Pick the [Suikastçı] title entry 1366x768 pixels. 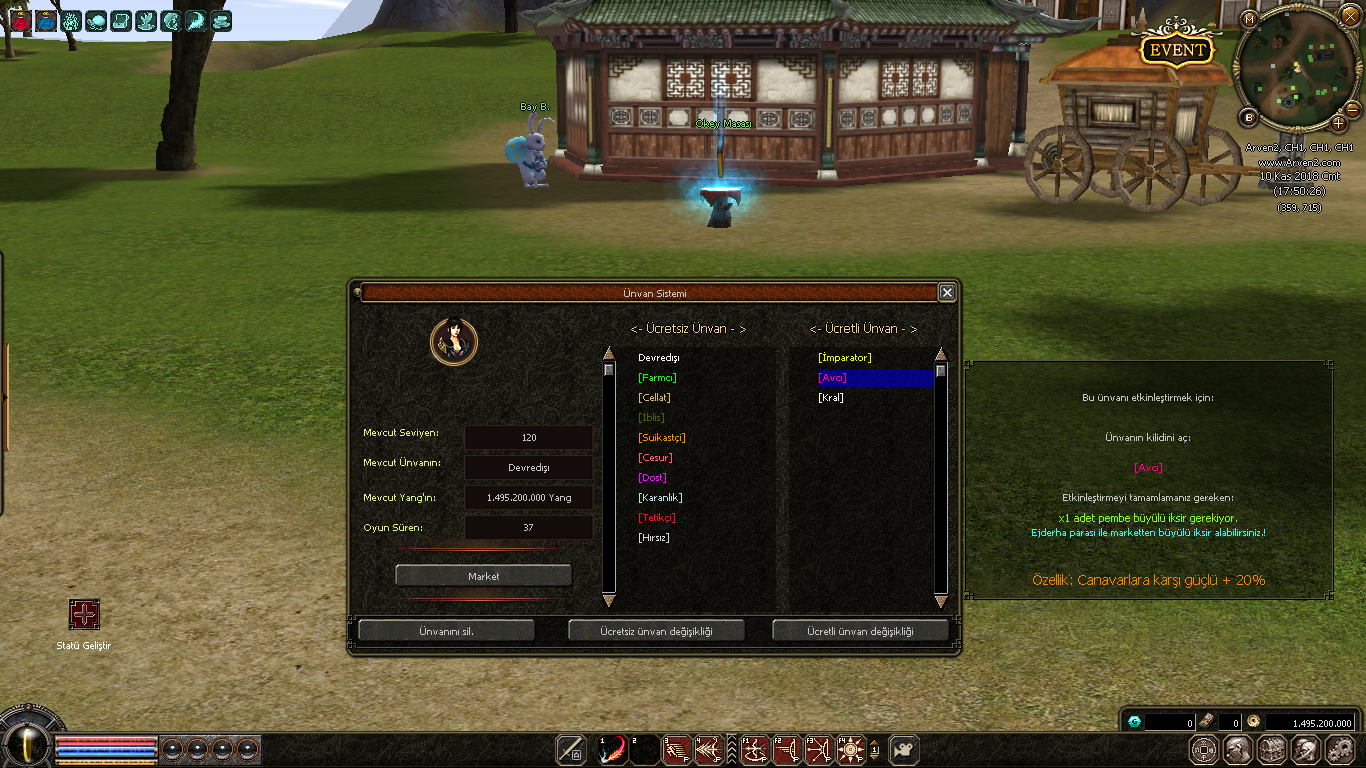click(x=661, y=438)
